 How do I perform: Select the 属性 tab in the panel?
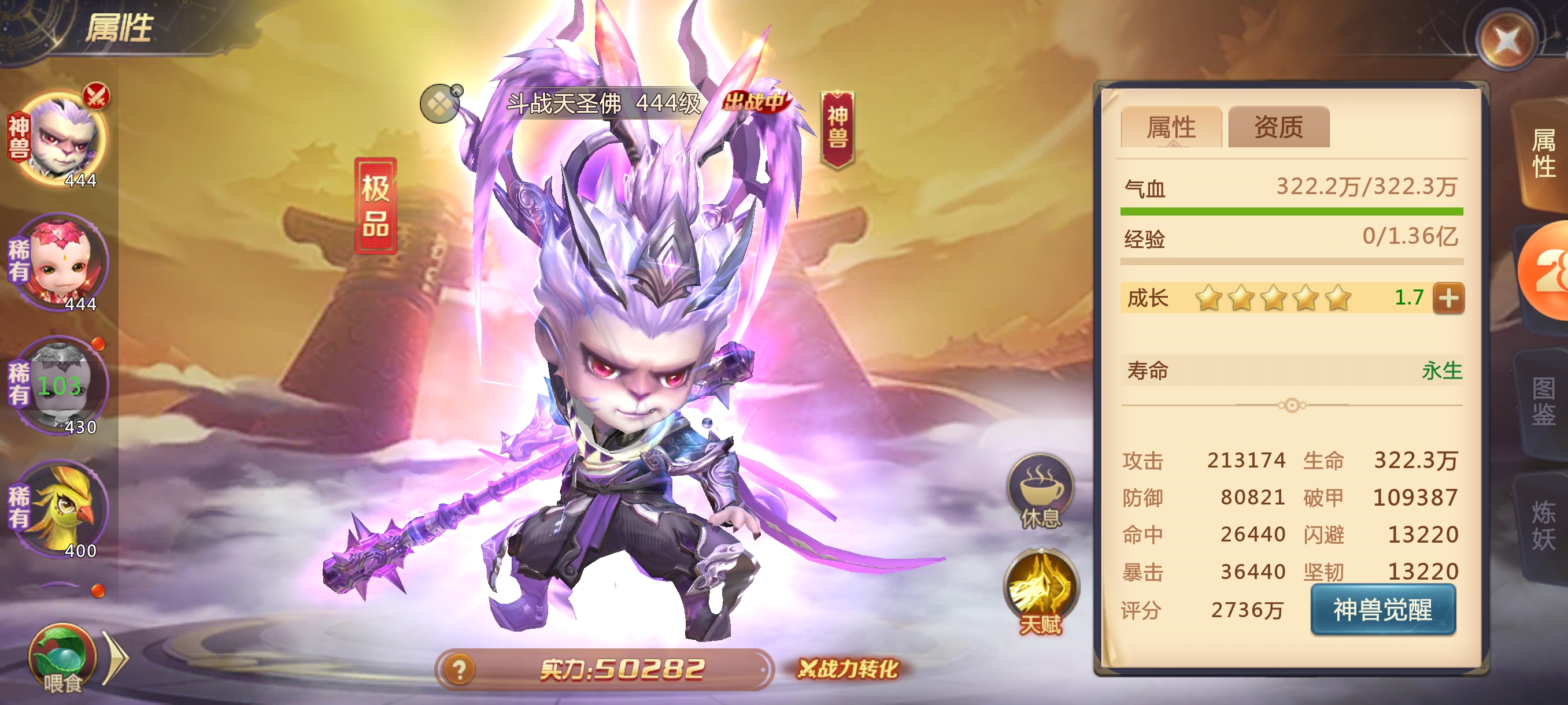click(x=1171, y=128)
